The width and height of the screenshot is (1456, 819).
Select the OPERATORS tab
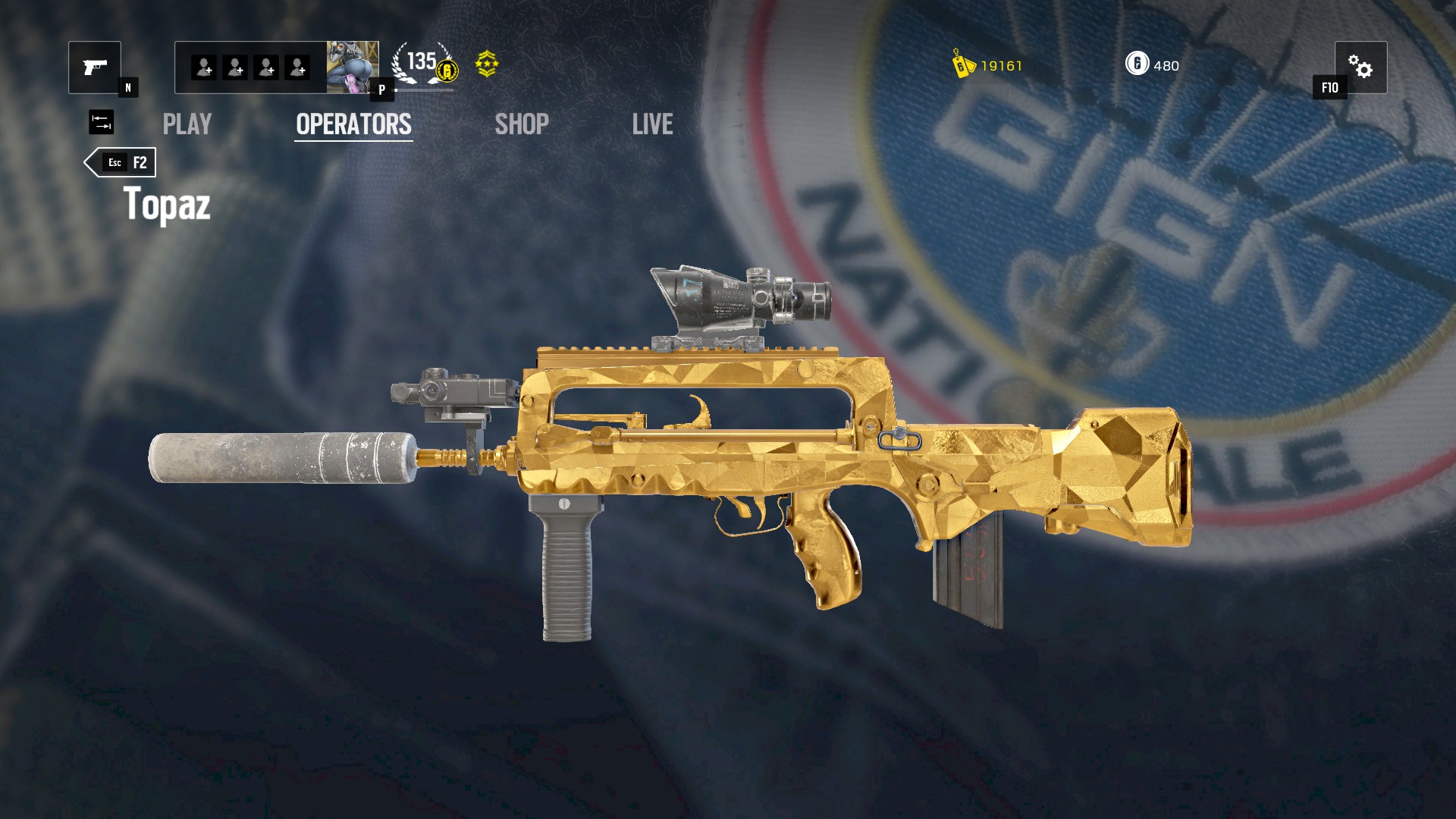(353, 124)
